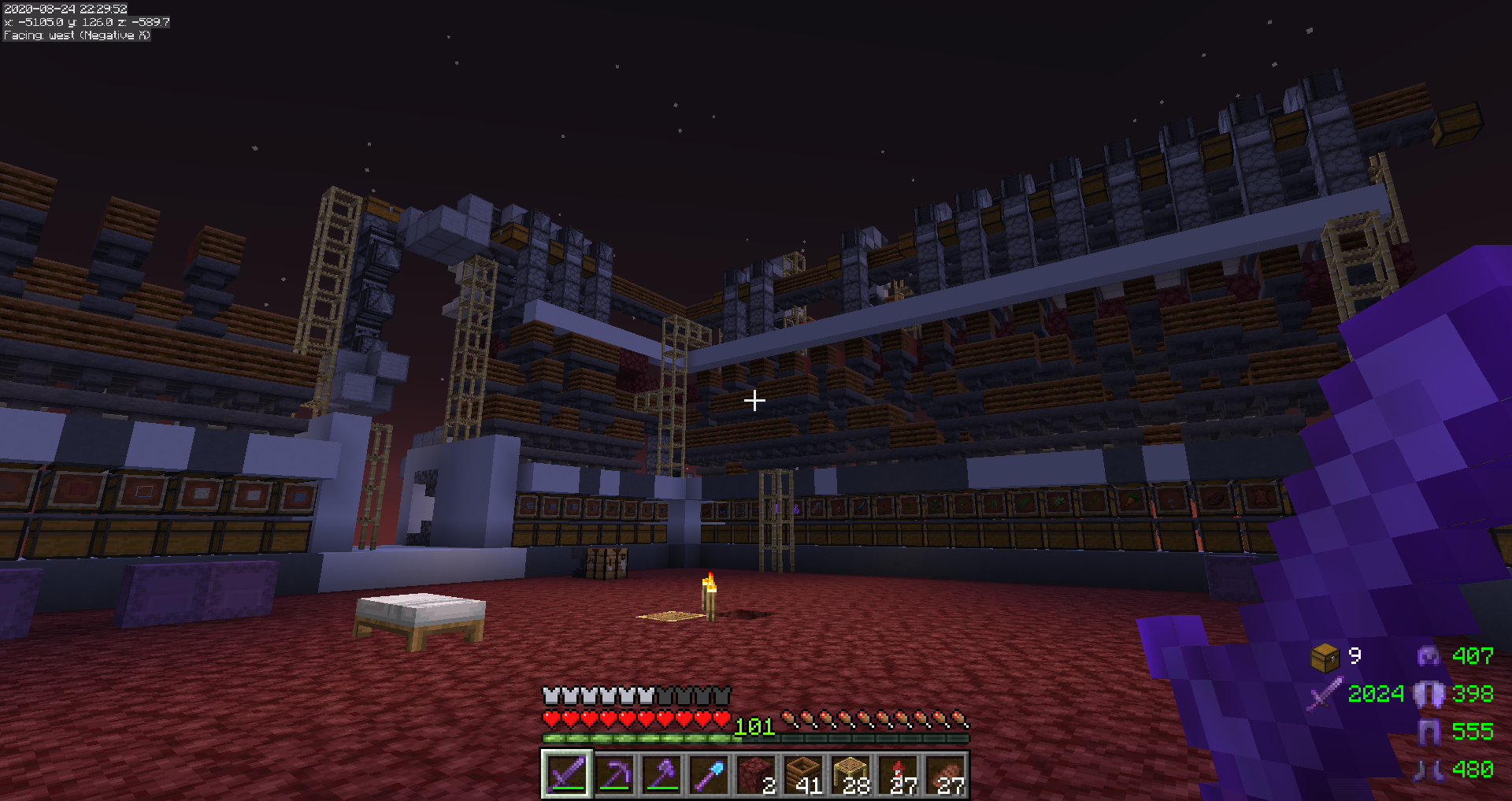This screenshot has width=1512, height=801.
Task: Click the boots durability icon
Action: (x=1429, y=769)
